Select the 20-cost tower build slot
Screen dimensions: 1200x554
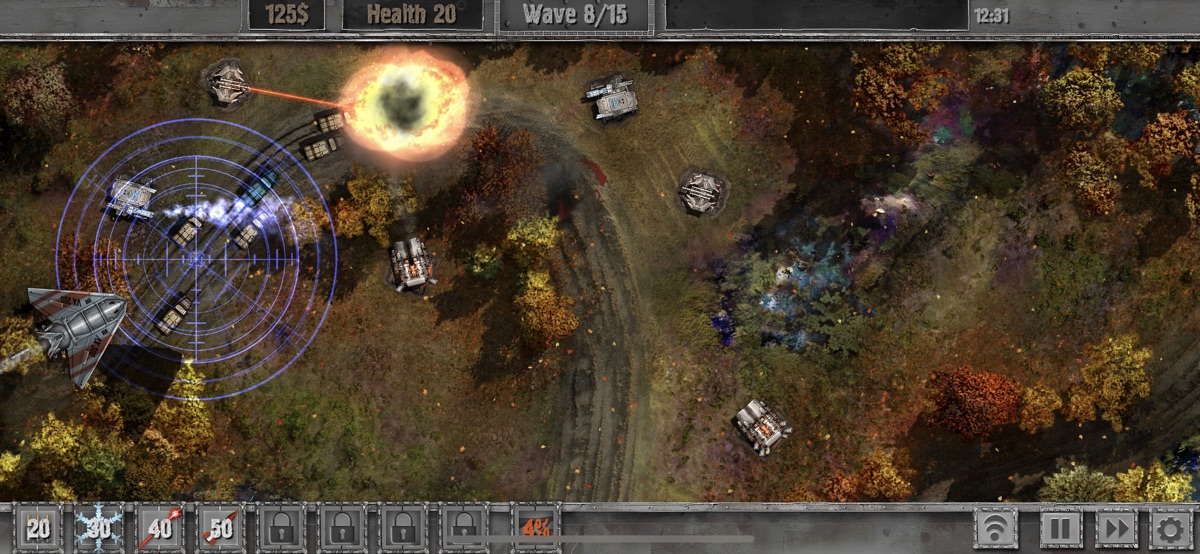pos(38,528)
